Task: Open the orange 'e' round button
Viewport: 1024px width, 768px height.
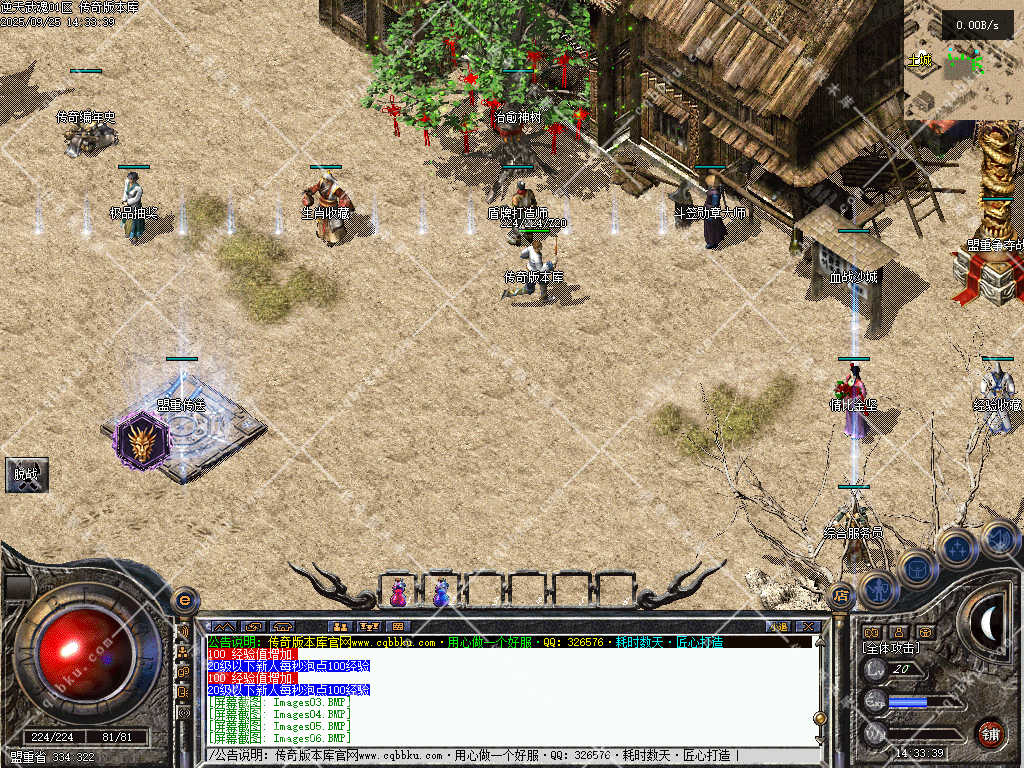Action: [x=185, y=601]
